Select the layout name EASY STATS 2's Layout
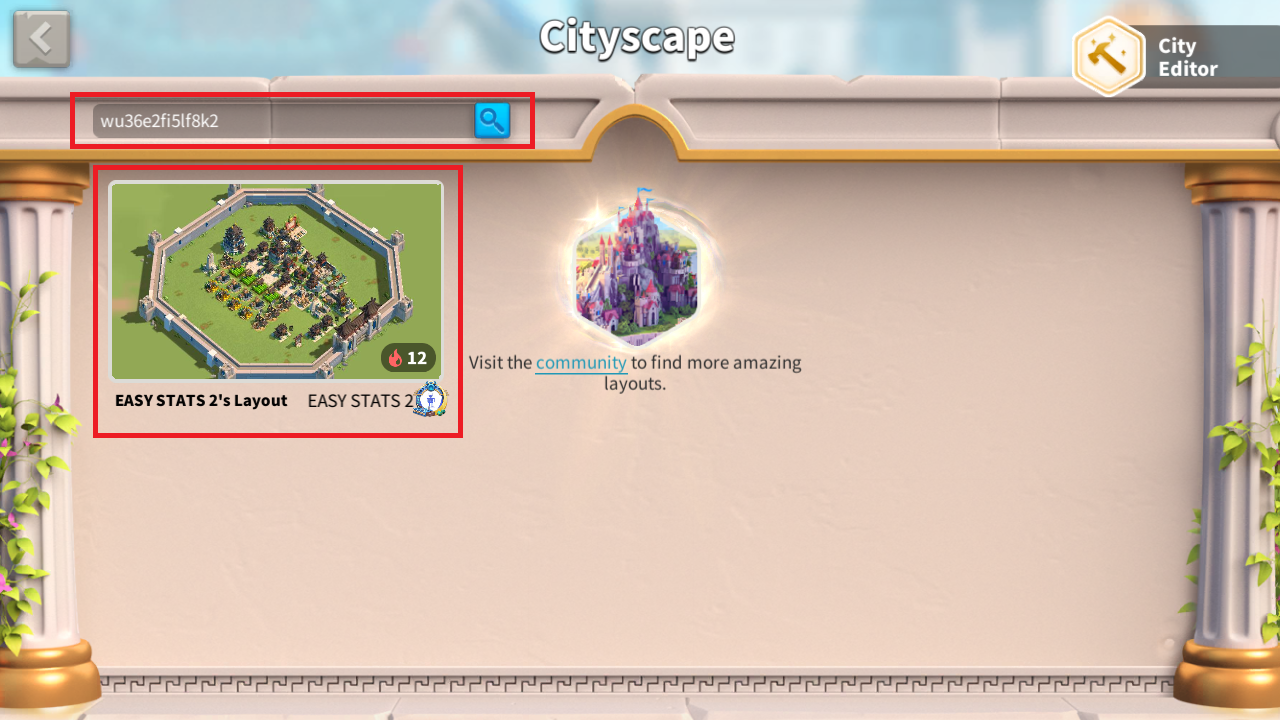 tap(199, 400)
